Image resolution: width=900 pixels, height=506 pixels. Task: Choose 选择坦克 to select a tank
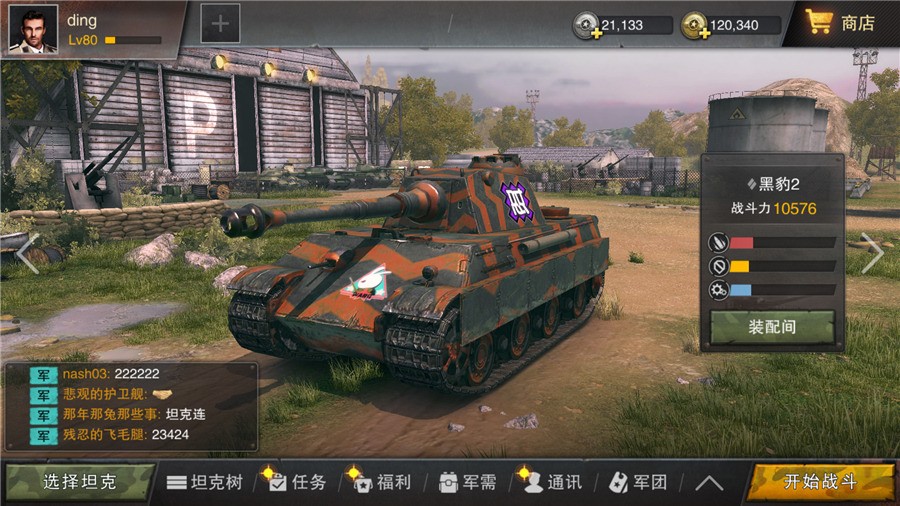78,482
